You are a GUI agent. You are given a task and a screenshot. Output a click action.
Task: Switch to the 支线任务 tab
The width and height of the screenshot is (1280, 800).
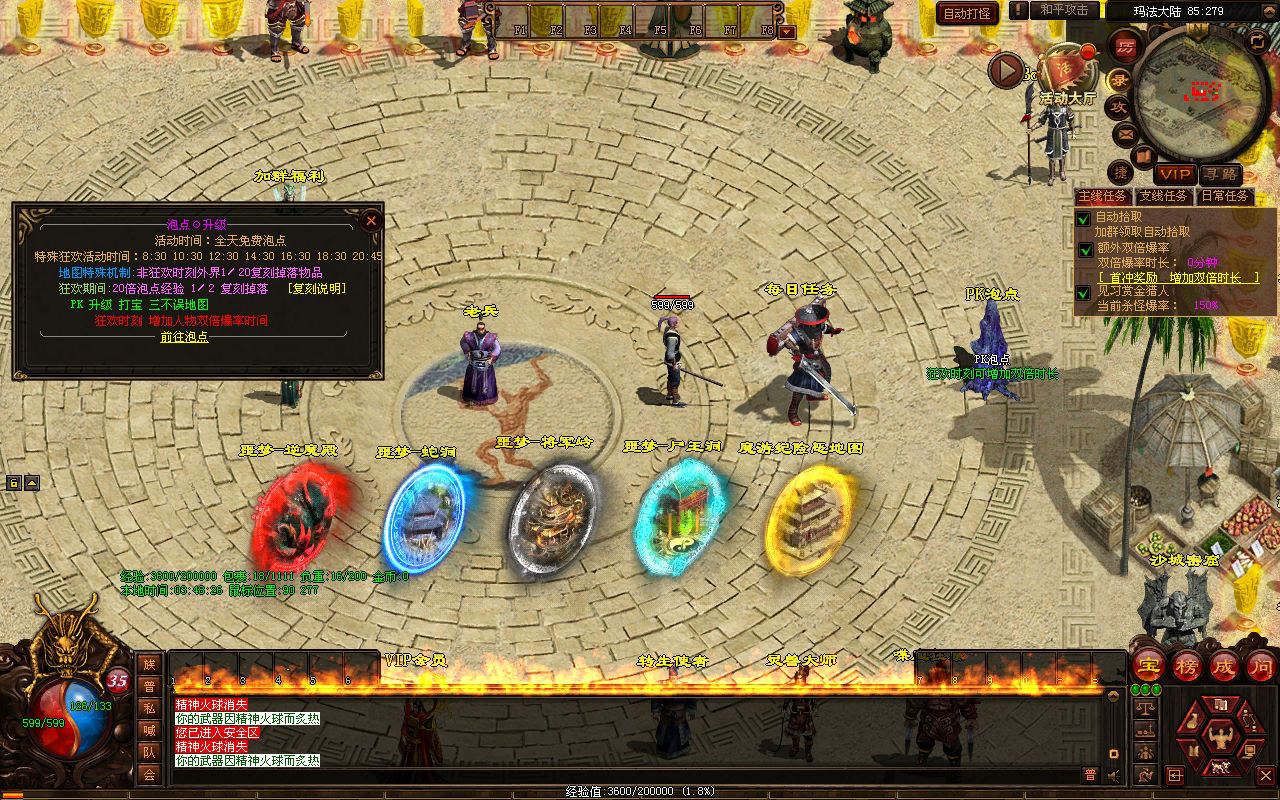click(x=1163, y=196)
